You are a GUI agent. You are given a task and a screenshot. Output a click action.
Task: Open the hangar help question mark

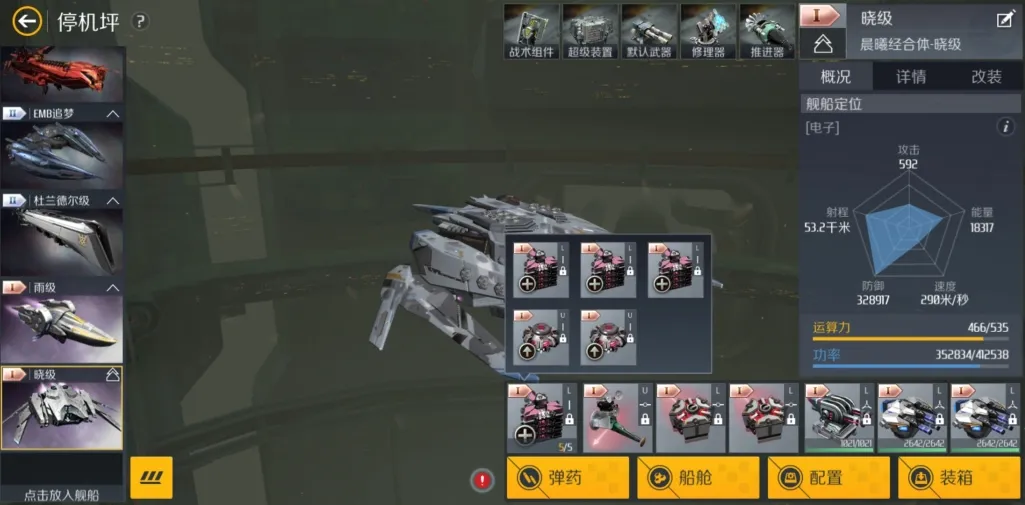(x=140, y=21)
